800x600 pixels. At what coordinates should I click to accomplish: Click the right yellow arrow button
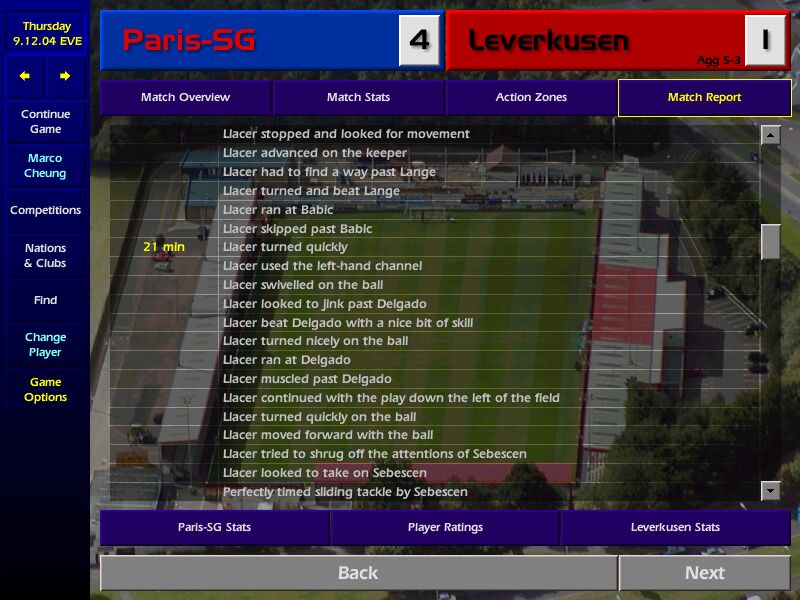[x=65, y=76]
